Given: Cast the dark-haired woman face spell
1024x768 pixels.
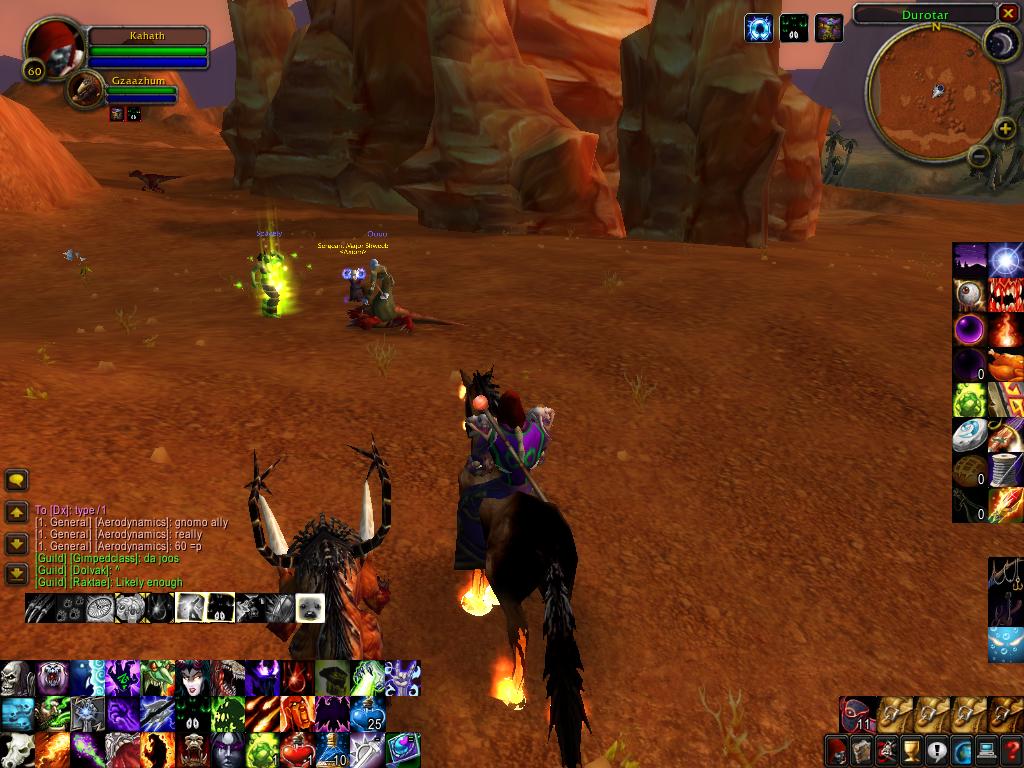Looking at the screenshot, I should click(193, 679).
